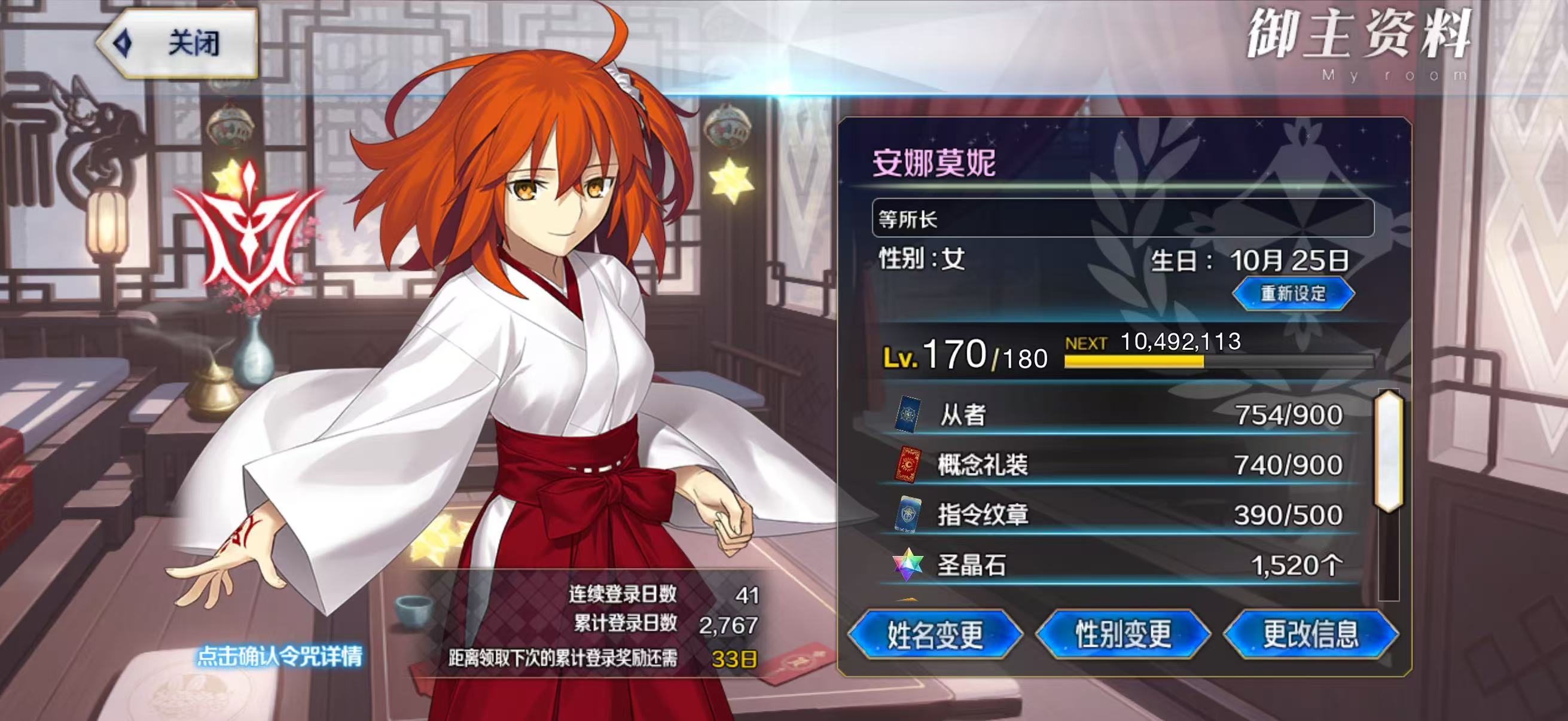Select the 从者 servant count row
The width and height of the screenshot is (1568, 721).
click(1120, 415)
